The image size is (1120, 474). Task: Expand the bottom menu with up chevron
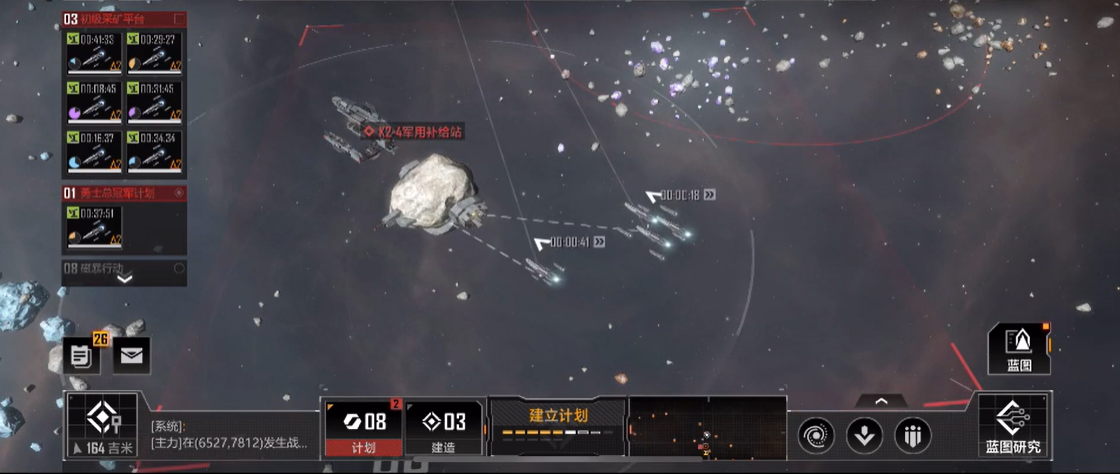tap(881, 401)
